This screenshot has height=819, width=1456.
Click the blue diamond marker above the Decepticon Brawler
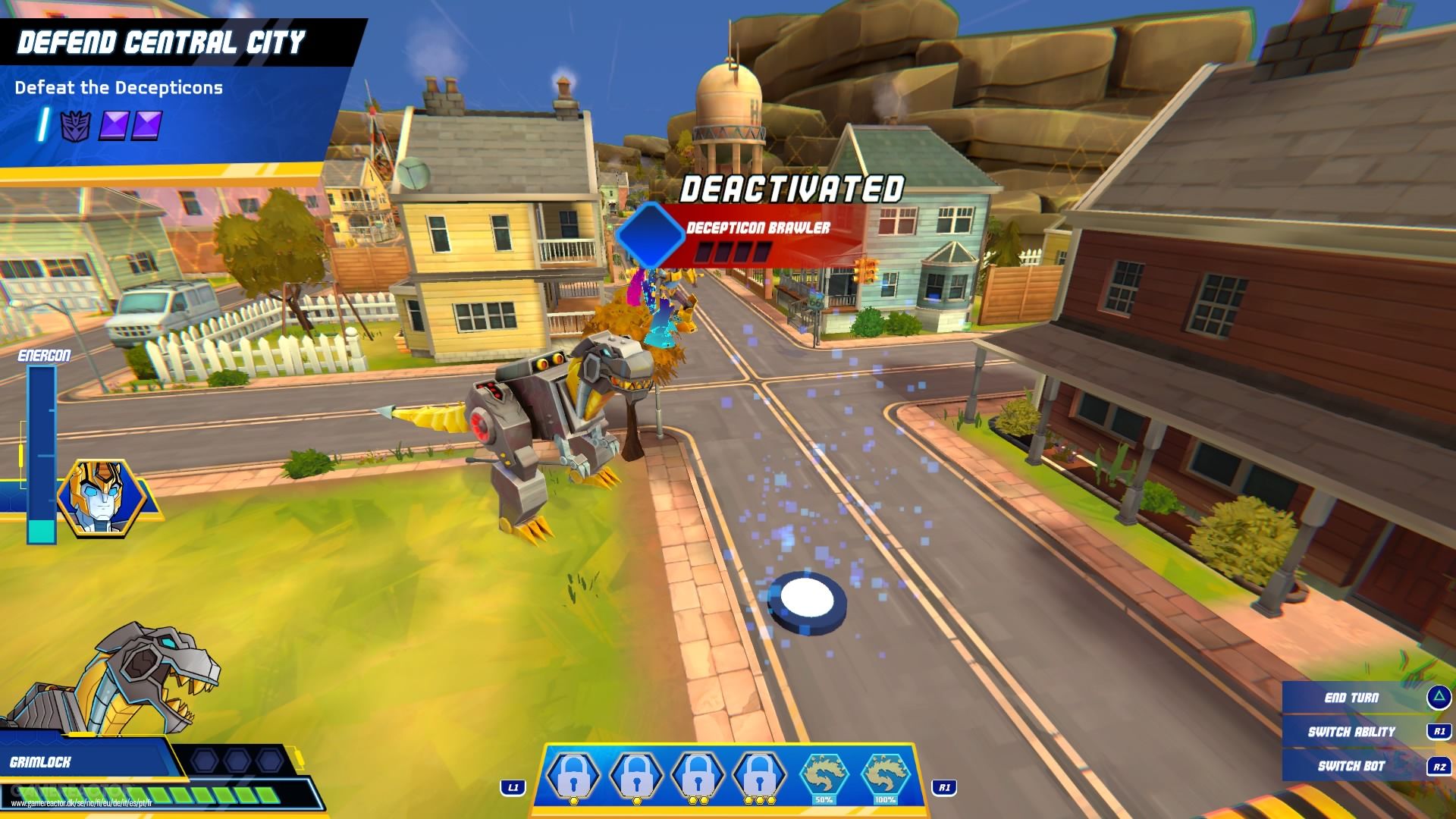[651, 236]
